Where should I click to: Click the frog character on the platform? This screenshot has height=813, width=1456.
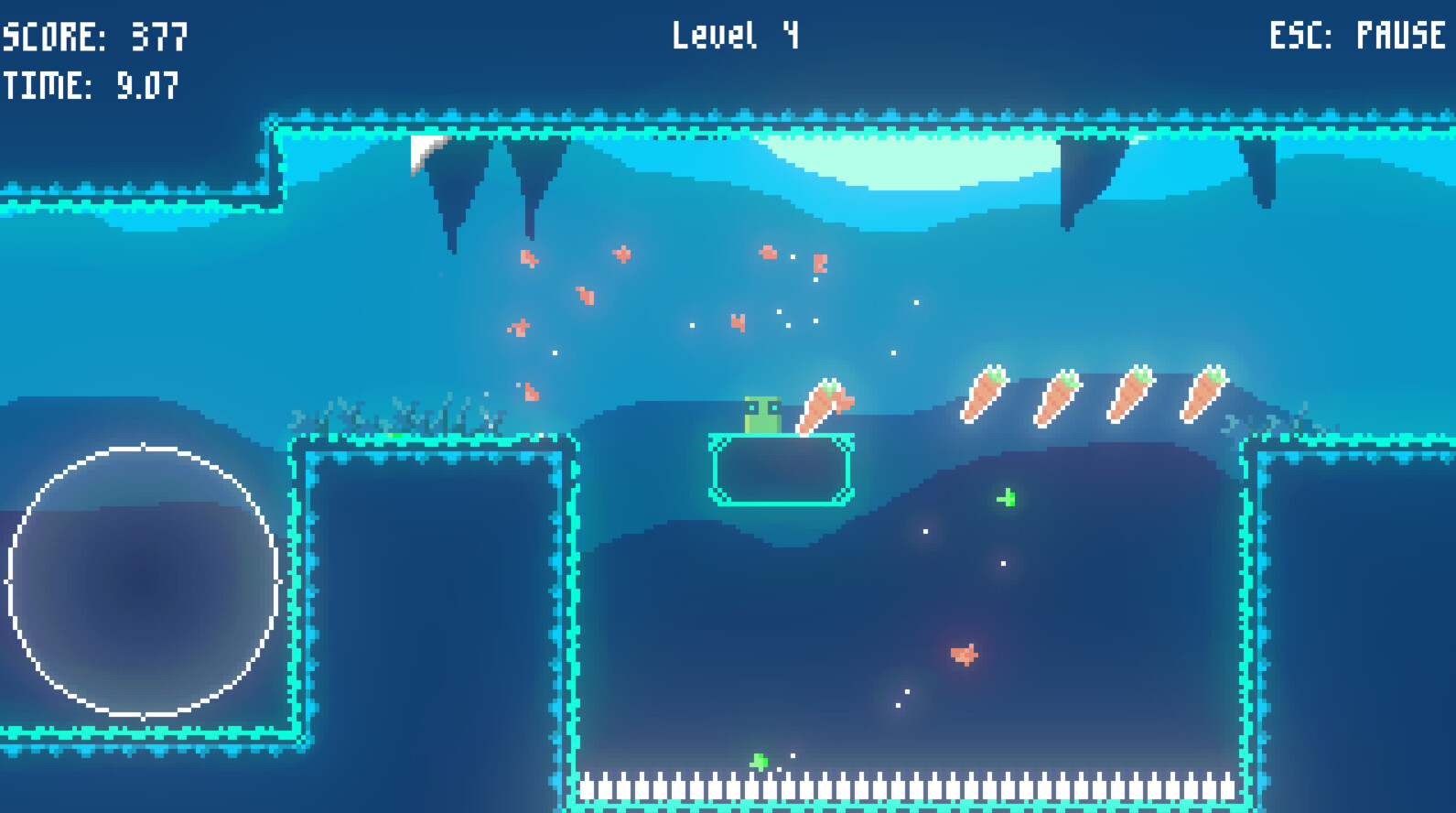762,415
